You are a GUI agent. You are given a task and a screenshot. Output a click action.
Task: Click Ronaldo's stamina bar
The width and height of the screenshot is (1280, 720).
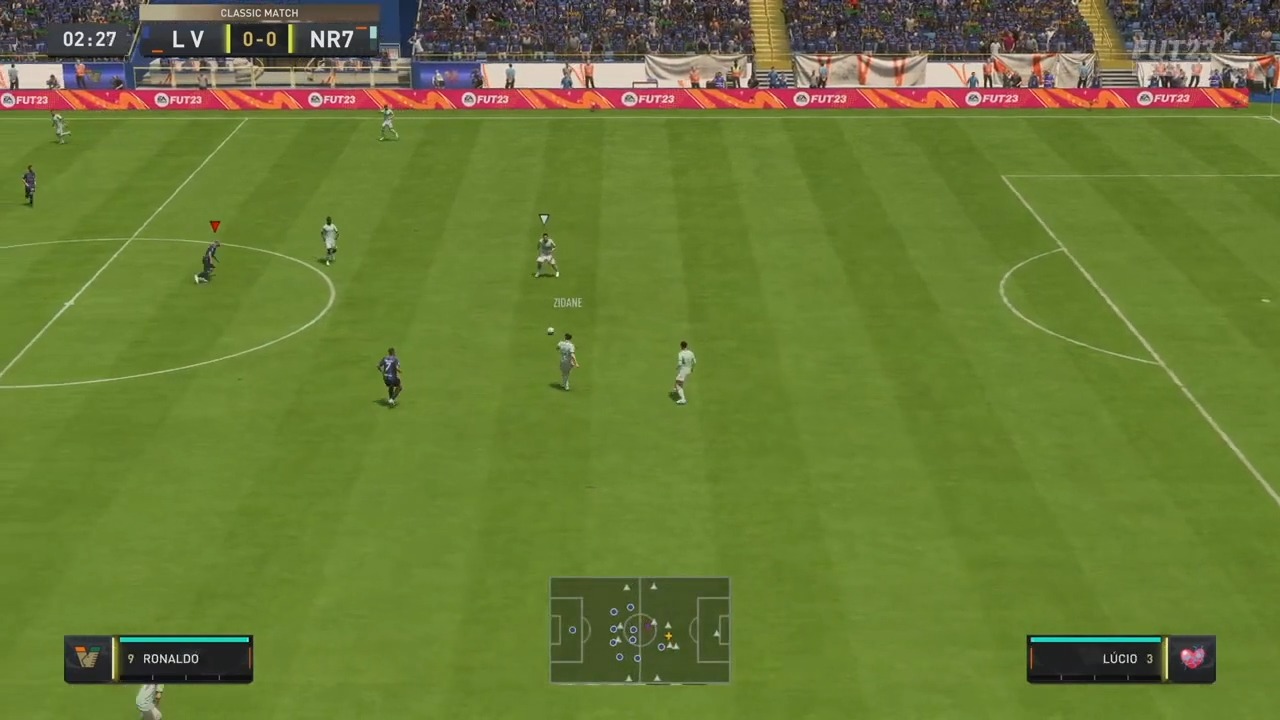(183, 640)
